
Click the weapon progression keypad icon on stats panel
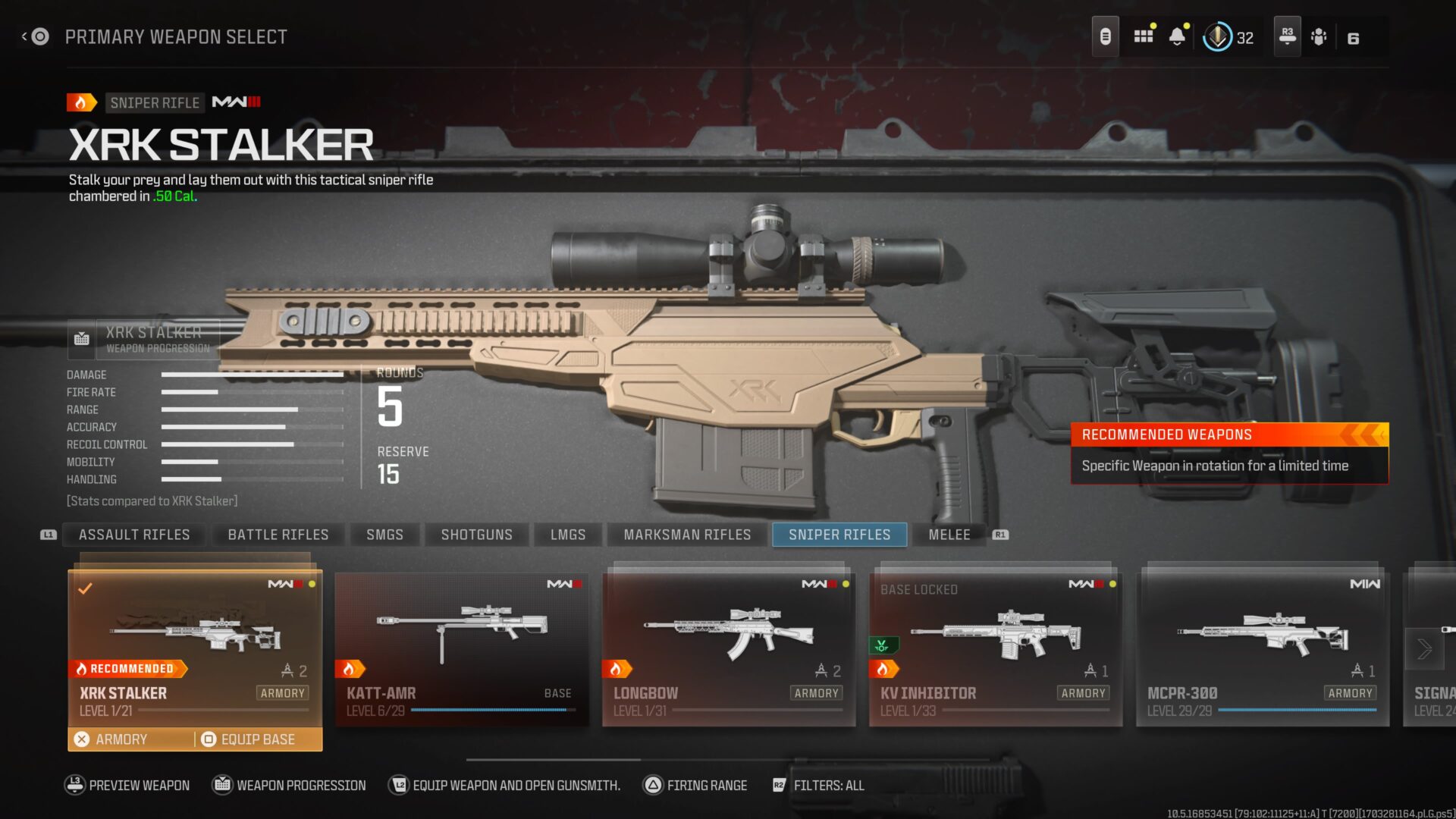(80, 339)
